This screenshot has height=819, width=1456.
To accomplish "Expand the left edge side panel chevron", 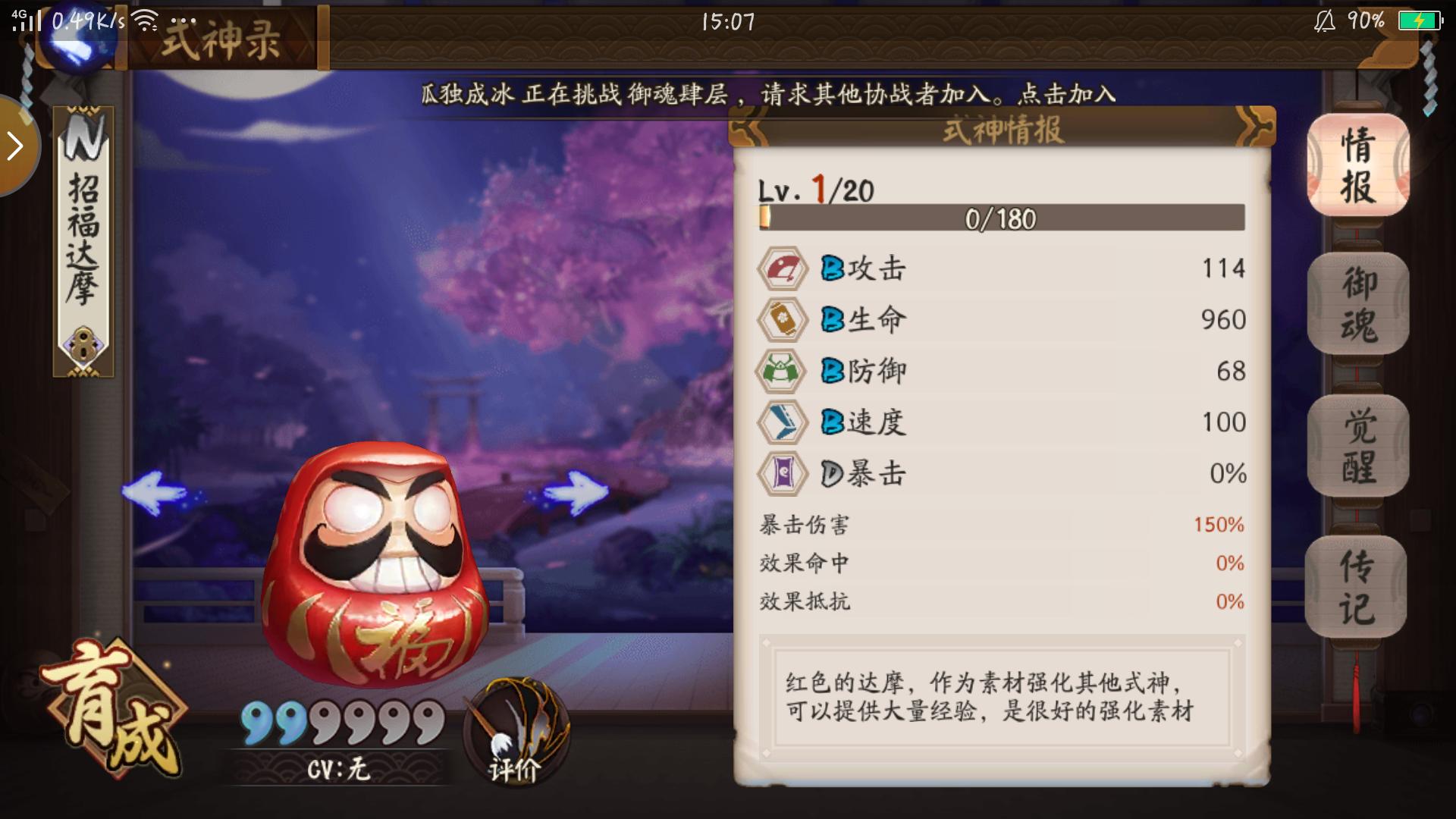I will [x=14, y=146].
